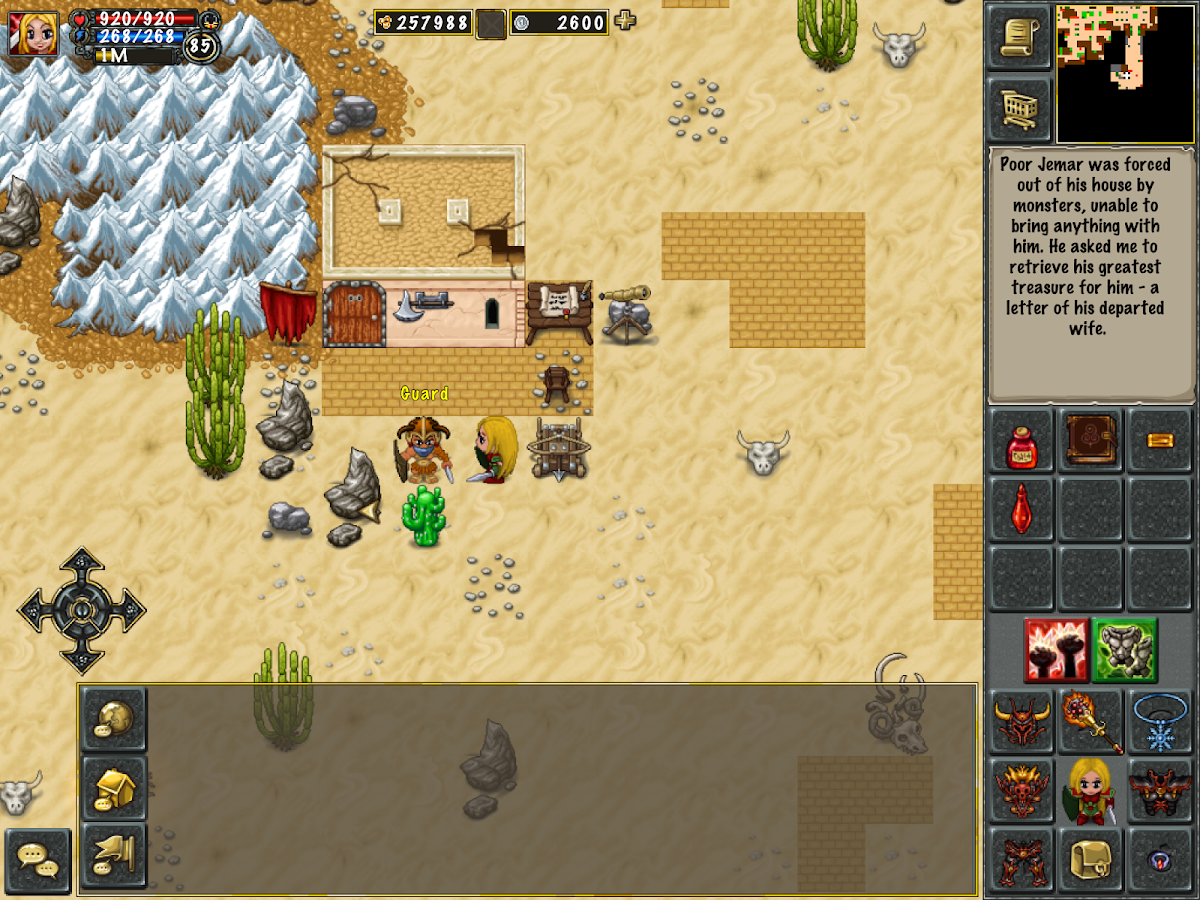Viewport: 1200px width, 900px height.
Task: Add currency with the gold plus button
Action: click(626, 20)
